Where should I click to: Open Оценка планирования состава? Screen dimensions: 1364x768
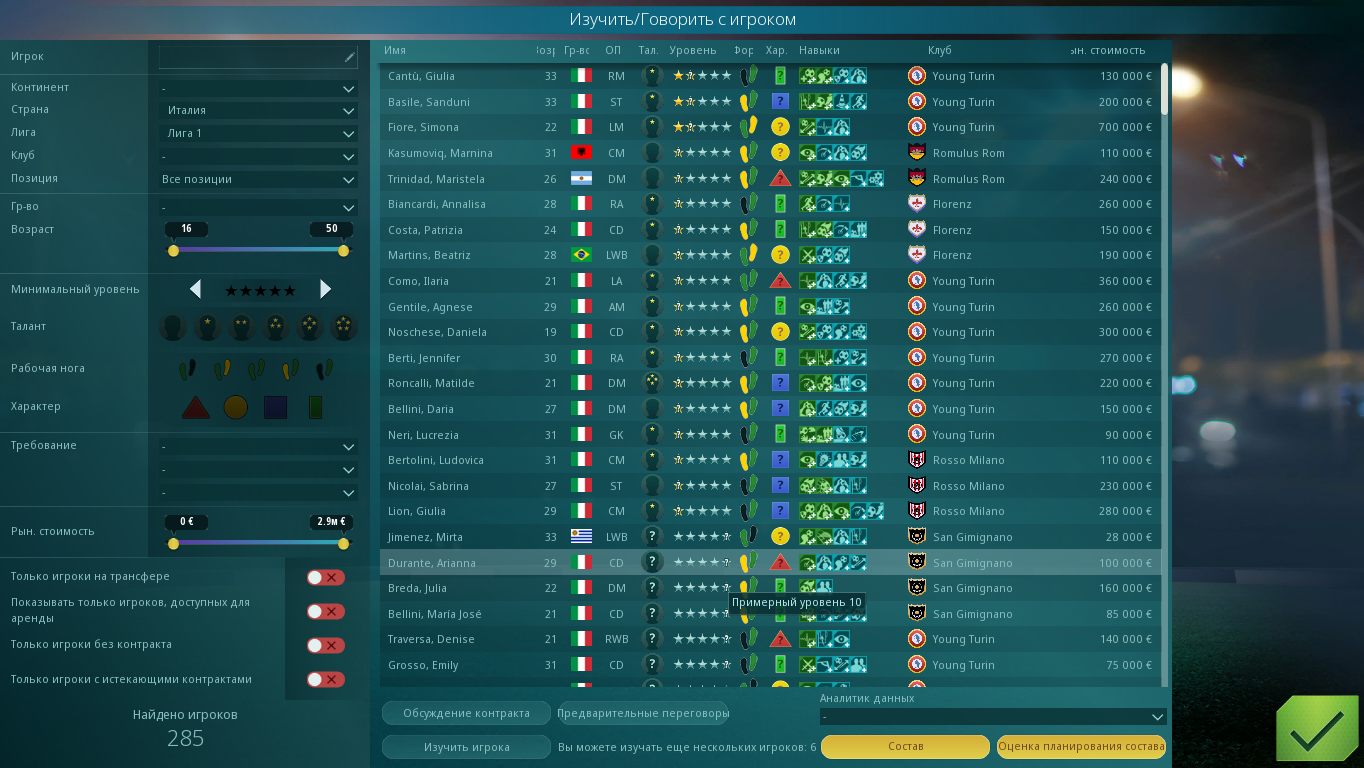coord(1081,747)
